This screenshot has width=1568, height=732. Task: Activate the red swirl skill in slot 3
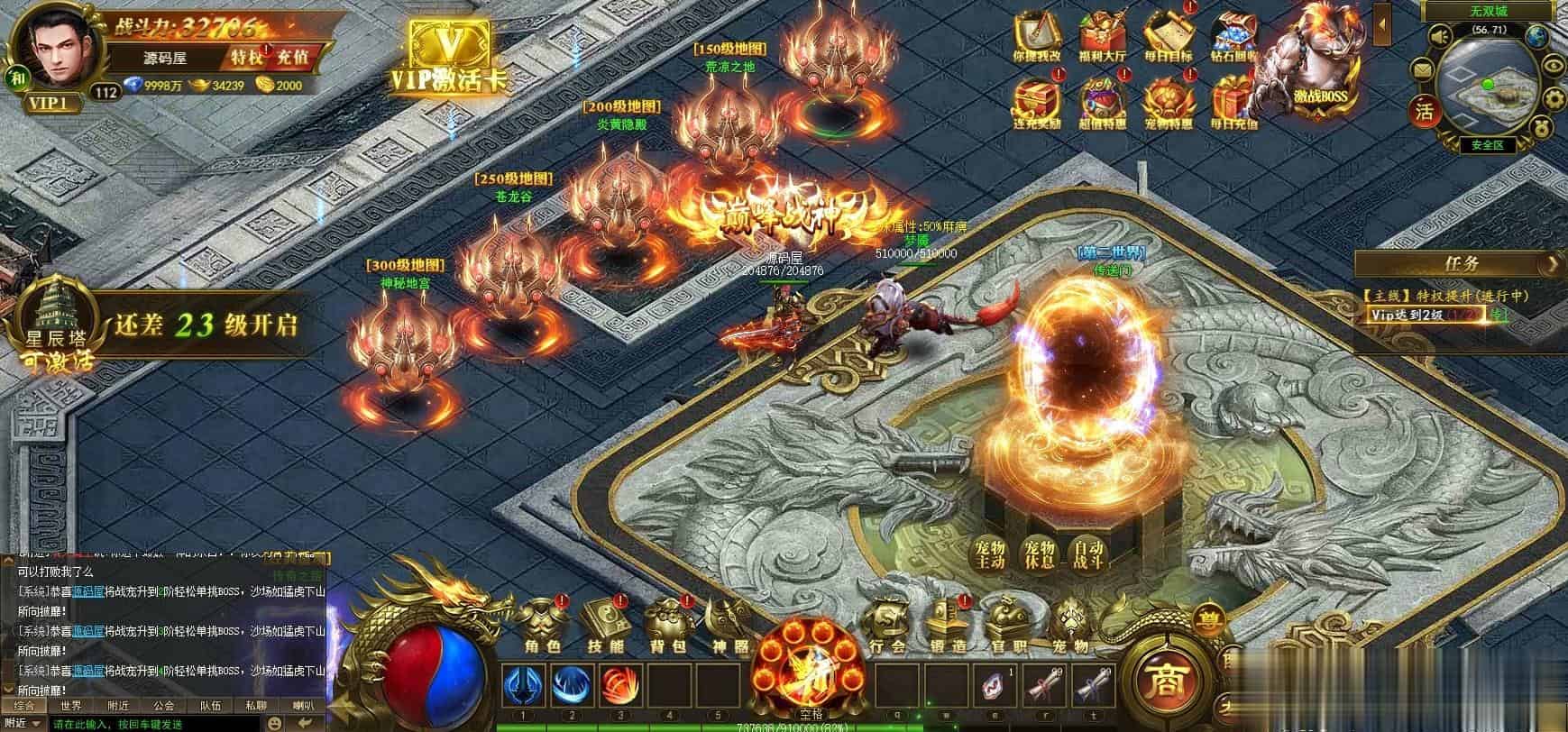pyautogui.click(x=620, y=685)
